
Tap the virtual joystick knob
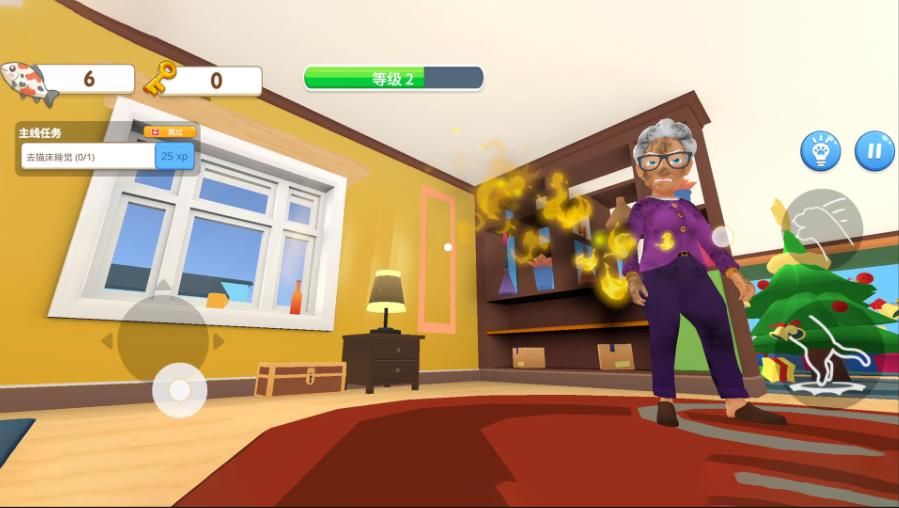pyautogui.click(x=180, y=389)
